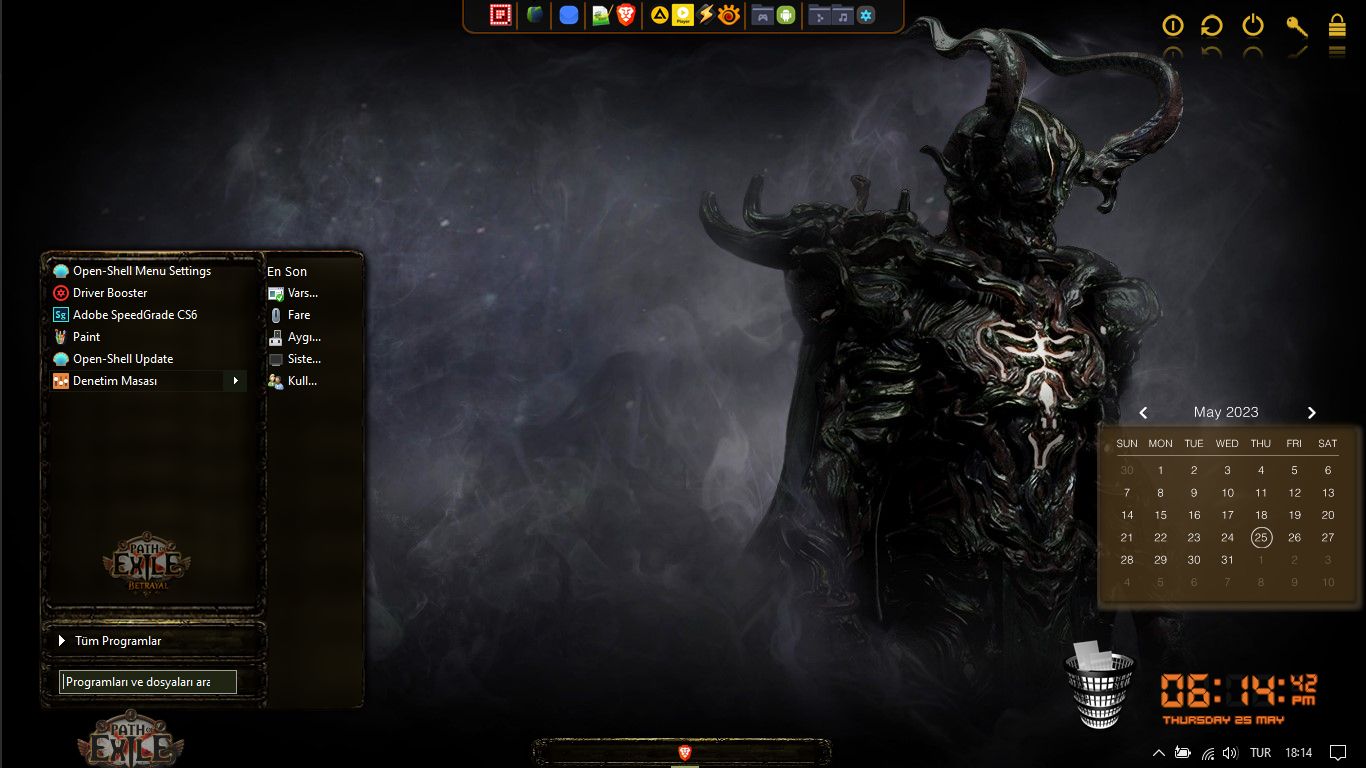Click the green Android icon in the dock
The image size is (1366, 768).
coord(785,15)
